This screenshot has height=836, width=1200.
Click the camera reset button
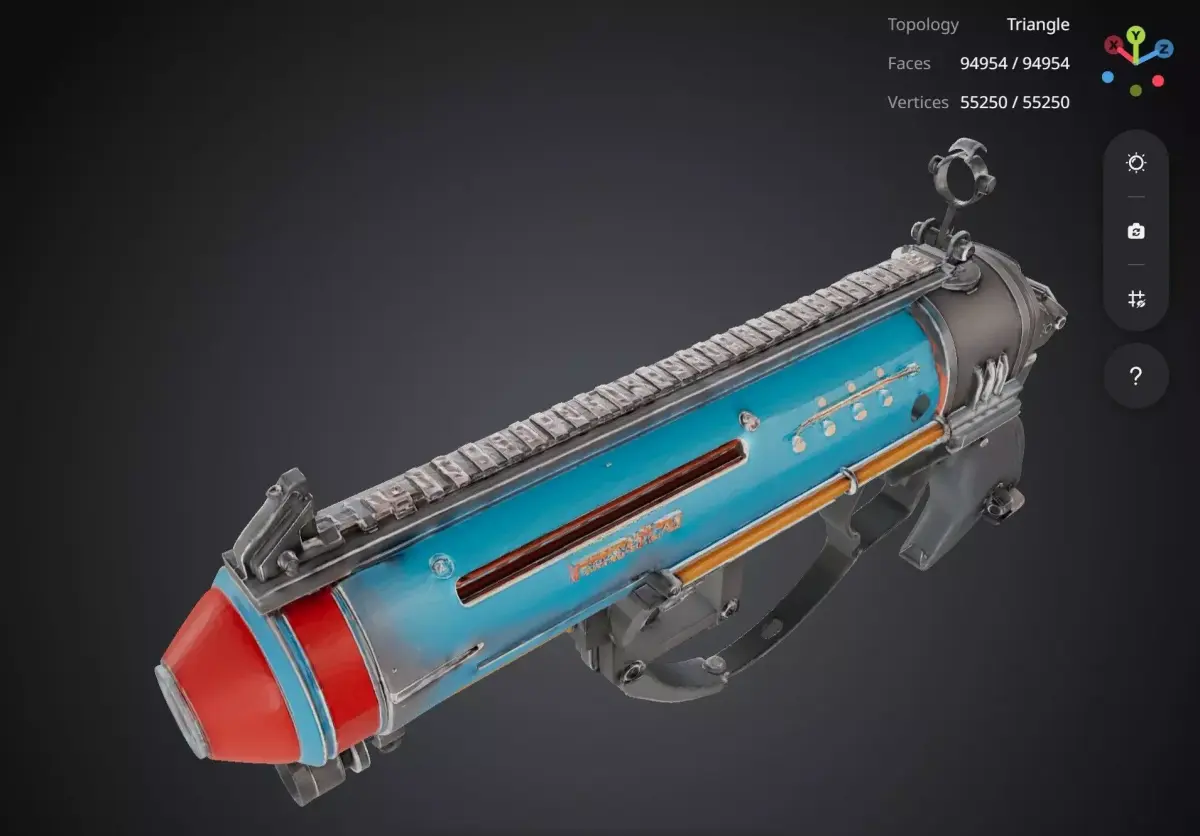(1136, 231)
